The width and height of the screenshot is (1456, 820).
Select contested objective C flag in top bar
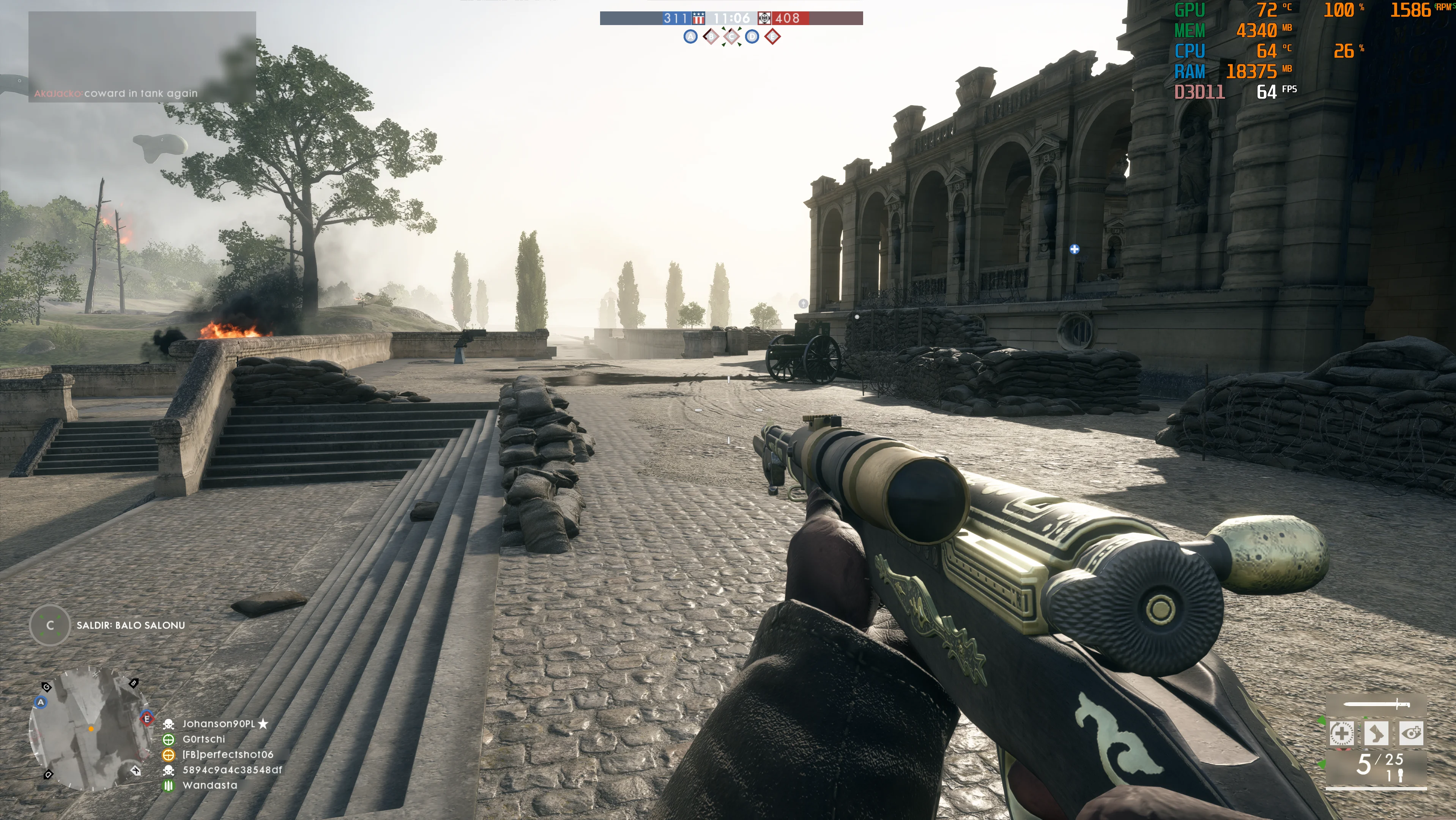point(731,37)
